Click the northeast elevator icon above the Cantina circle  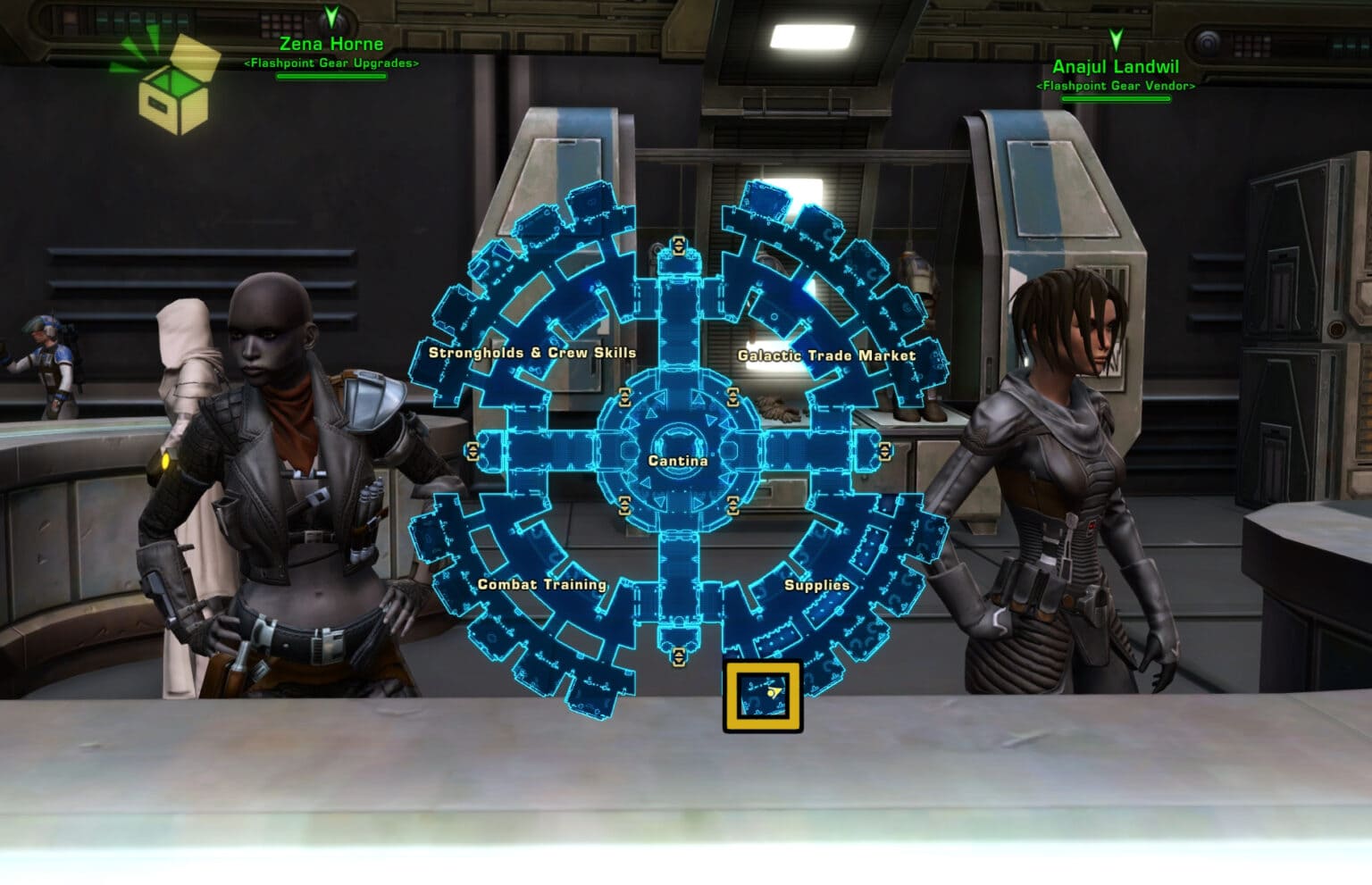(734, 396)
